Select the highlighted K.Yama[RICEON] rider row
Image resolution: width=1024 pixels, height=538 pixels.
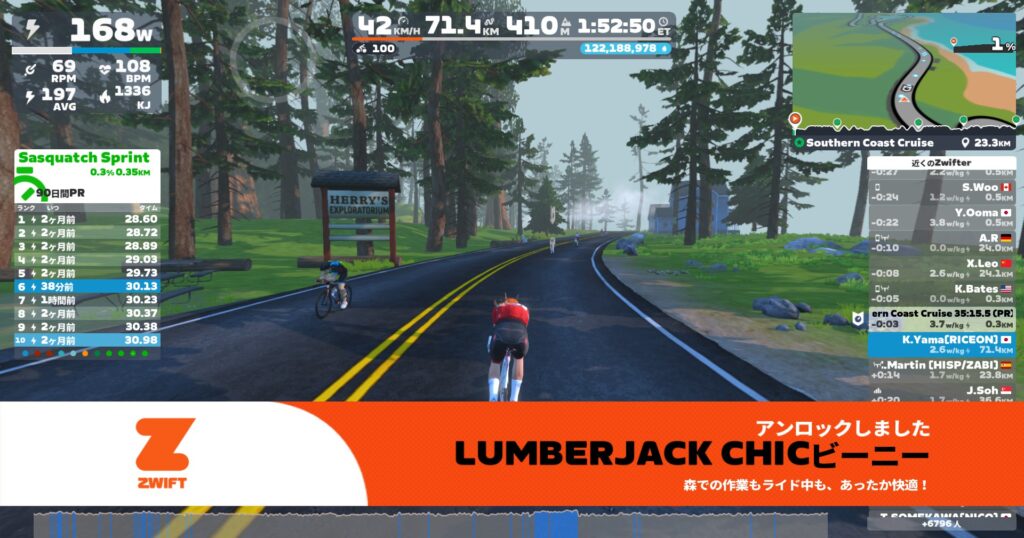(x=941, y=345)
